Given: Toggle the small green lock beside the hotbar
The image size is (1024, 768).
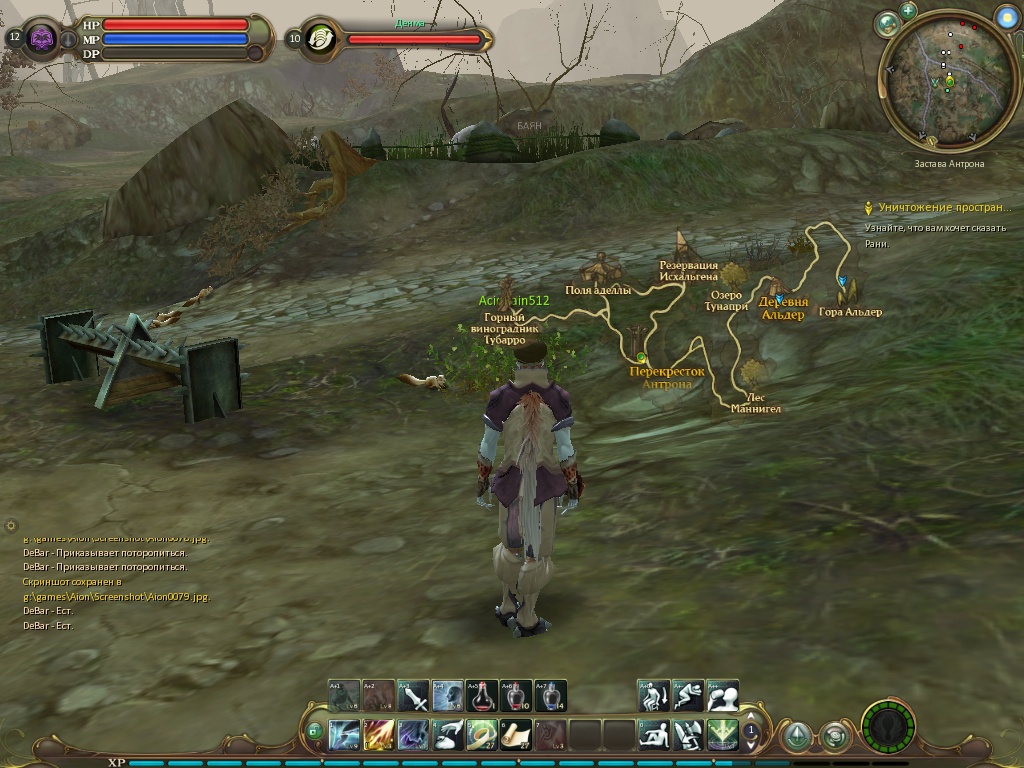Looking at the screenshot, I should [315, 732].
